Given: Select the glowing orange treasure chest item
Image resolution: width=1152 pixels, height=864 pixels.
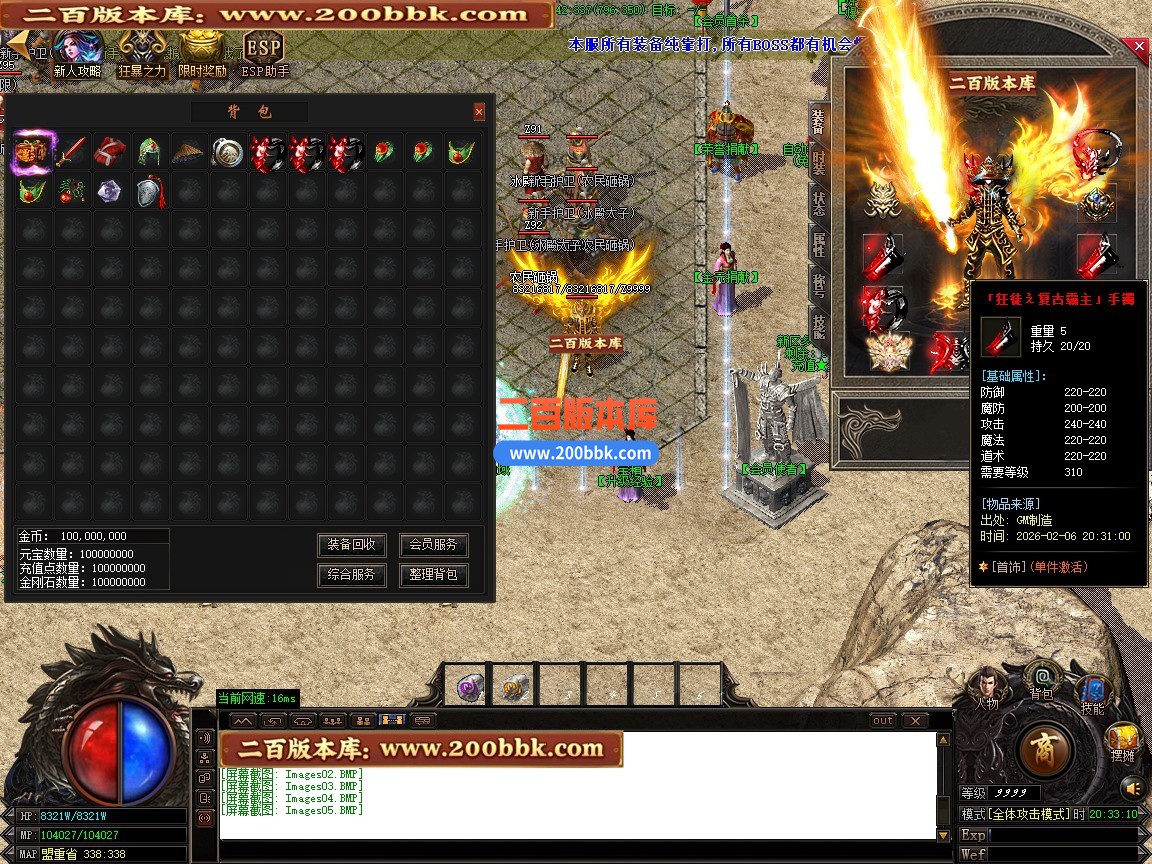Looking at the screenshot, I should pos(31,152).
